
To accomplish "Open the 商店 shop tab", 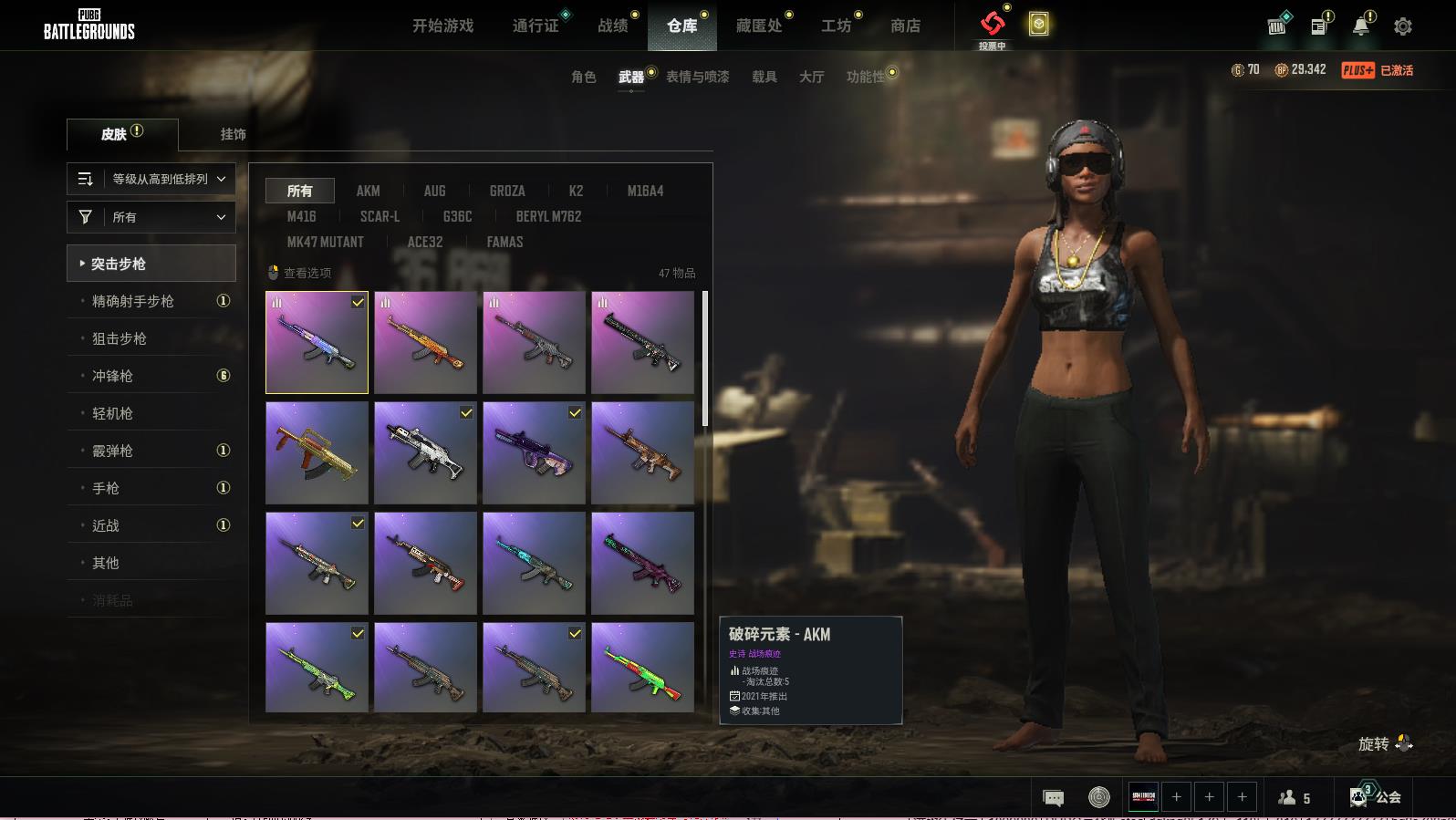I will 905,26.
